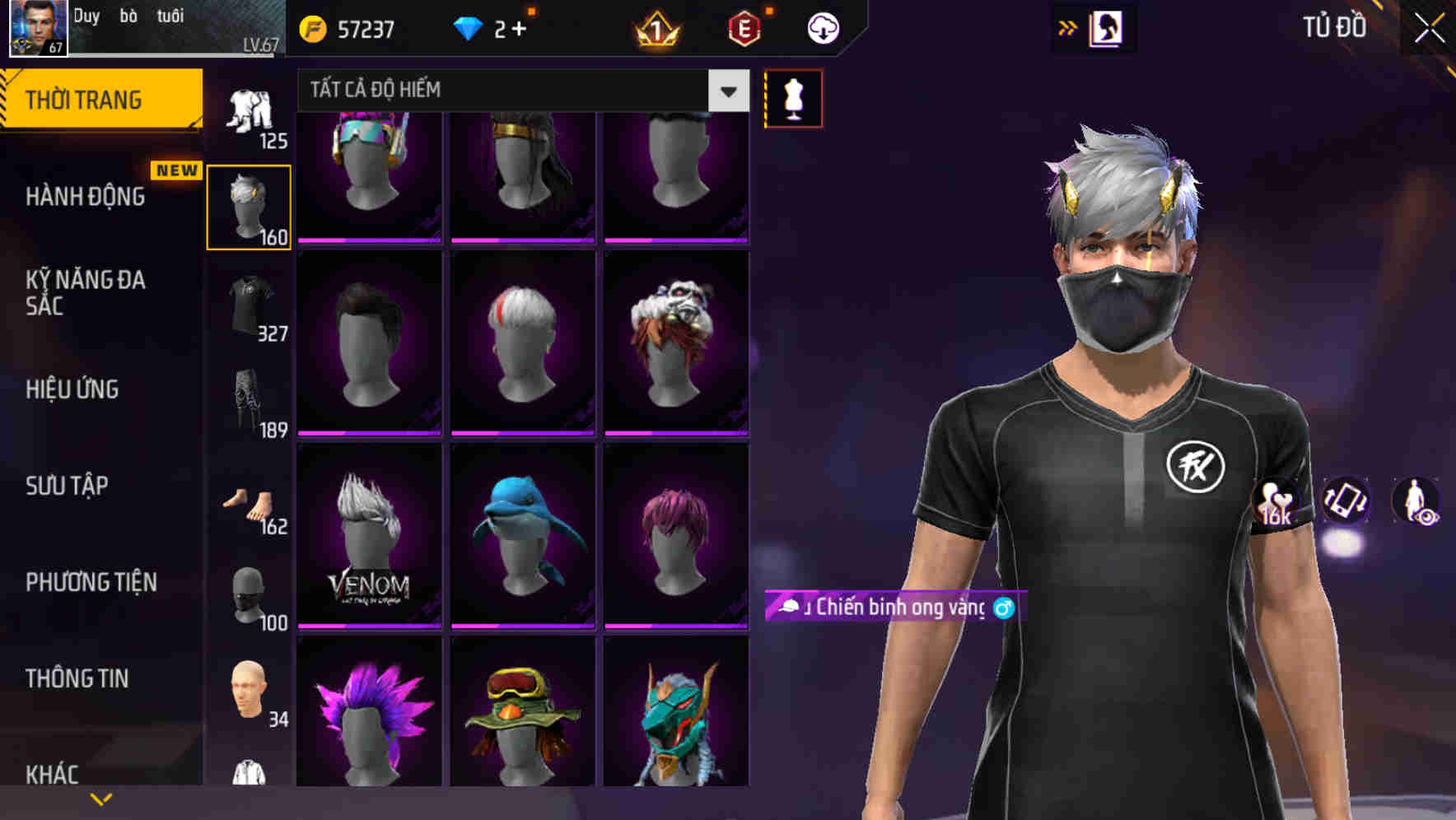
Task: Select the shirt category with 327 items
Action: (249, 305)
